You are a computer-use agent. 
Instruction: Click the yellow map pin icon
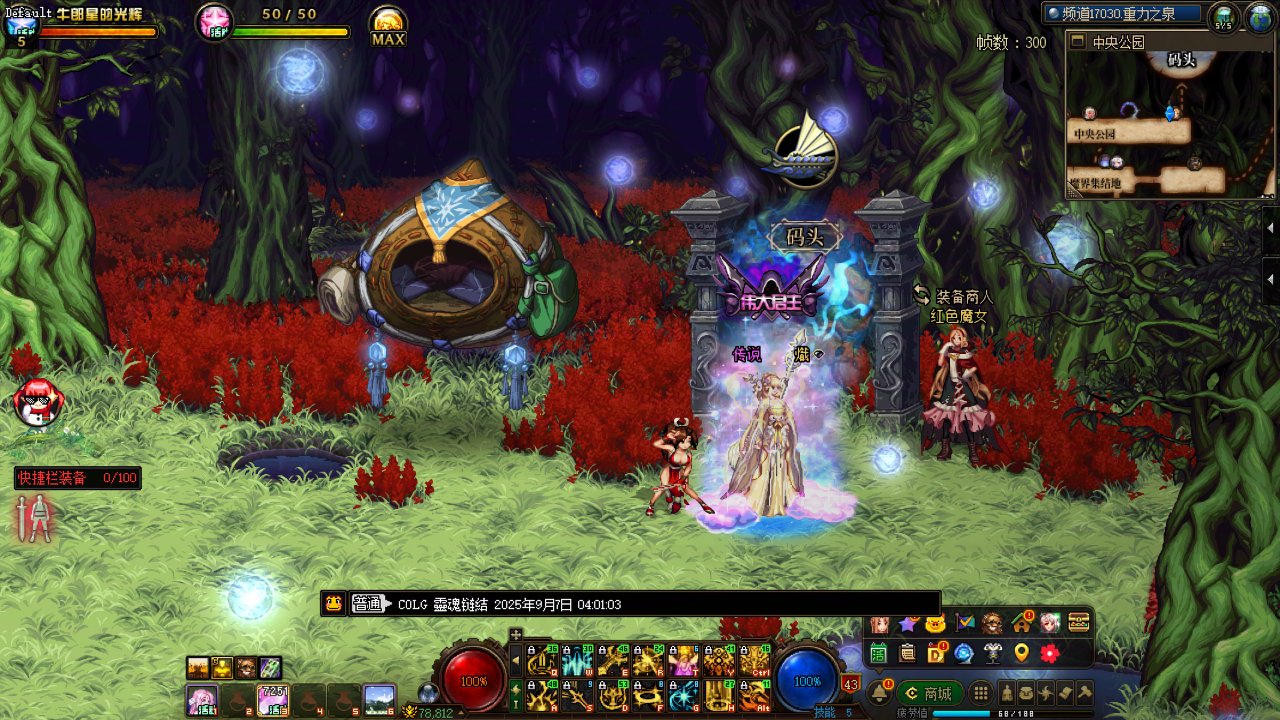tap(1021, 653)
